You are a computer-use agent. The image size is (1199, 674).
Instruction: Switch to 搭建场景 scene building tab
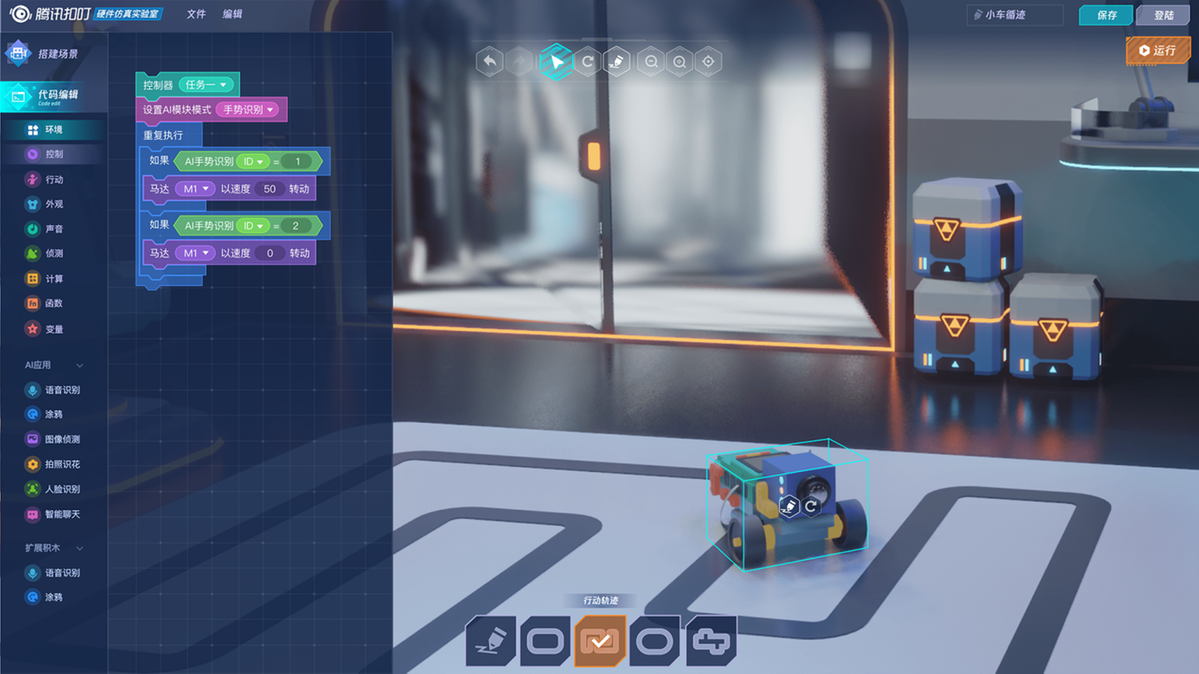coord(56,54)
